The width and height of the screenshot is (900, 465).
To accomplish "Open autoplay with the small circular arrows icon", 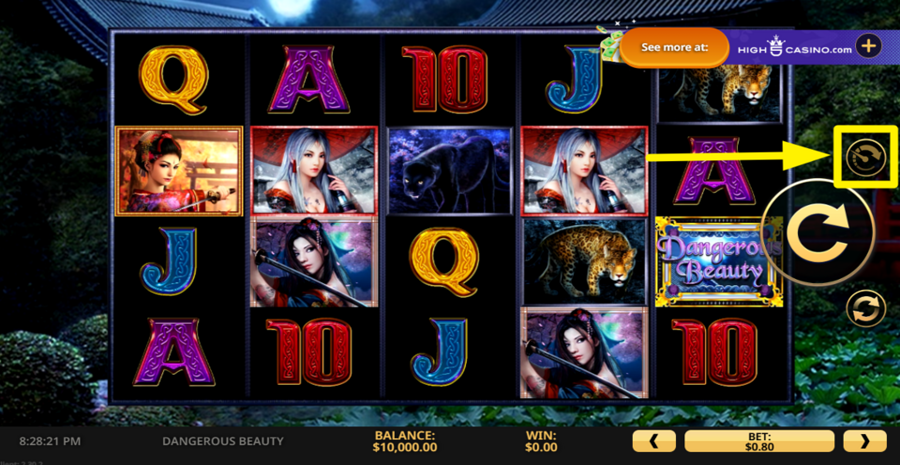I will 865,308.
